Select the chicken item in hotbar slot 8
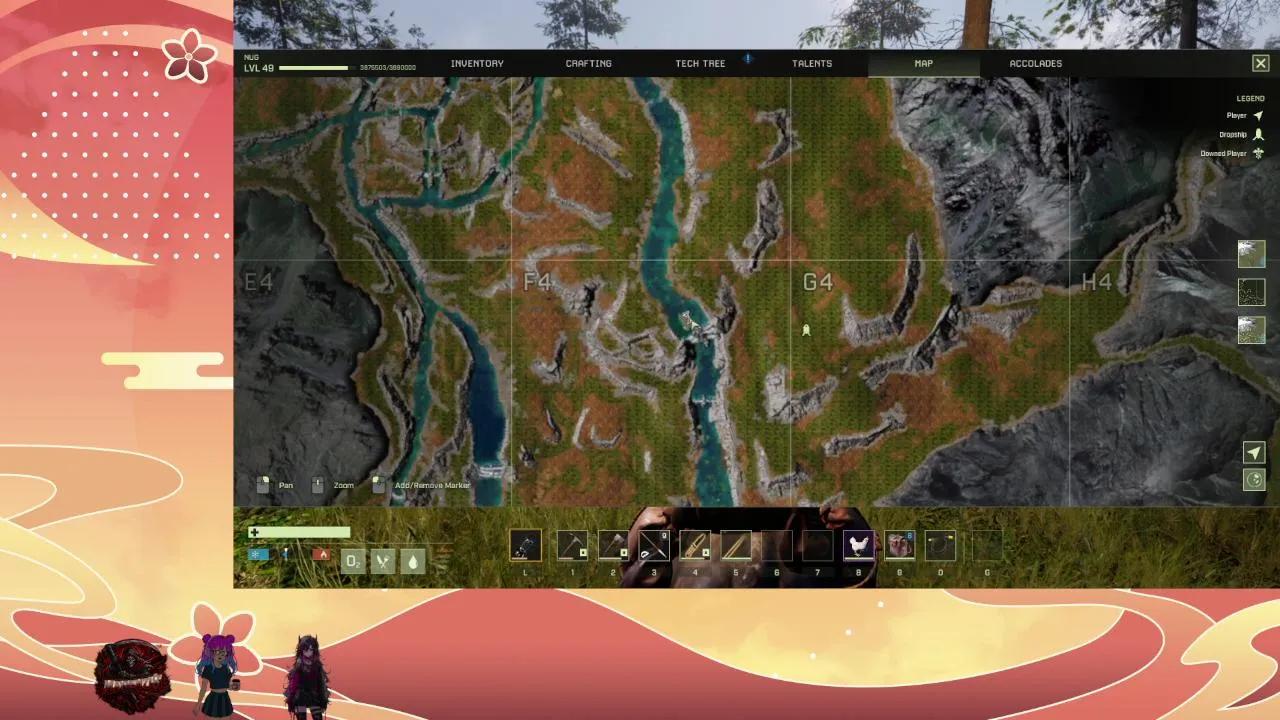 point(858,545)
